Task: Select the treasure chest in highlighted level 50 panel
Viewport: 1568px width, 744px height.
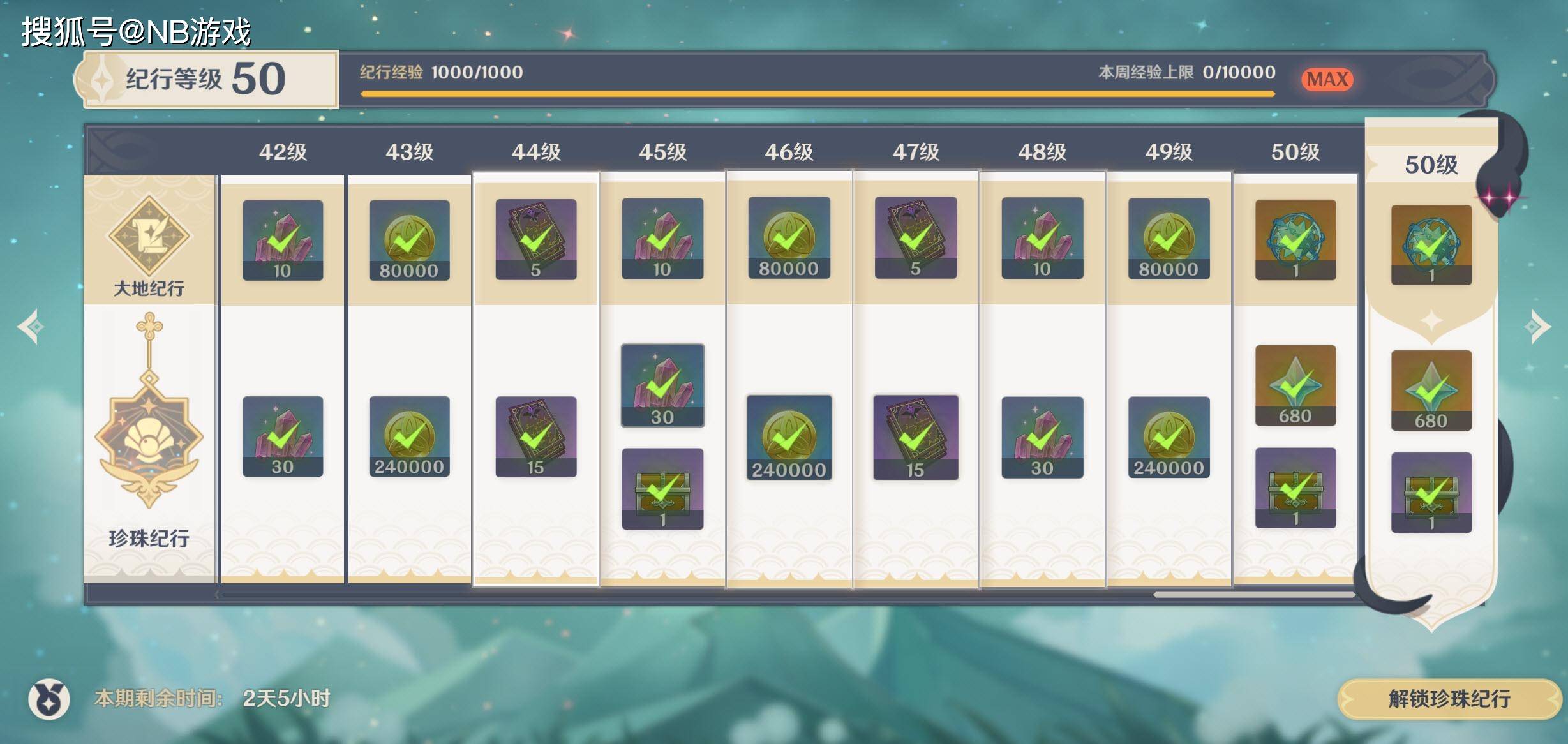Action: [1431, 492]
